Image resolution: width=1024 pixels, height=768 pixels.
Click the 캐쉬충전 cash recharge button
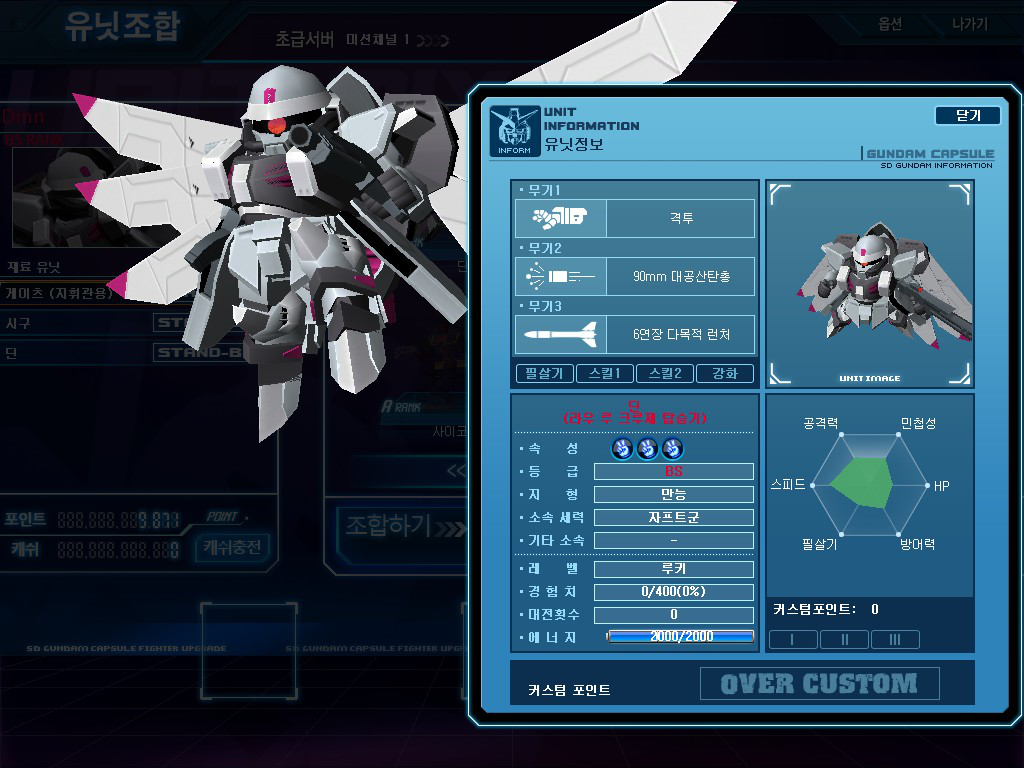(232, 547)
